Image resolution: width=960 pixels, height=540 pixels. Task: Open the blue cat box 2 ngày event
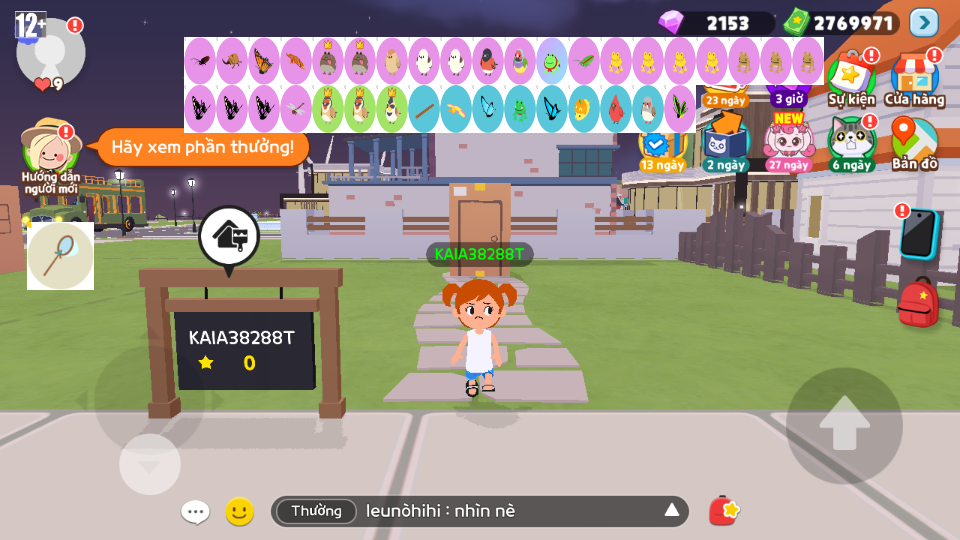pyautogui.click(x=725, y=143)
